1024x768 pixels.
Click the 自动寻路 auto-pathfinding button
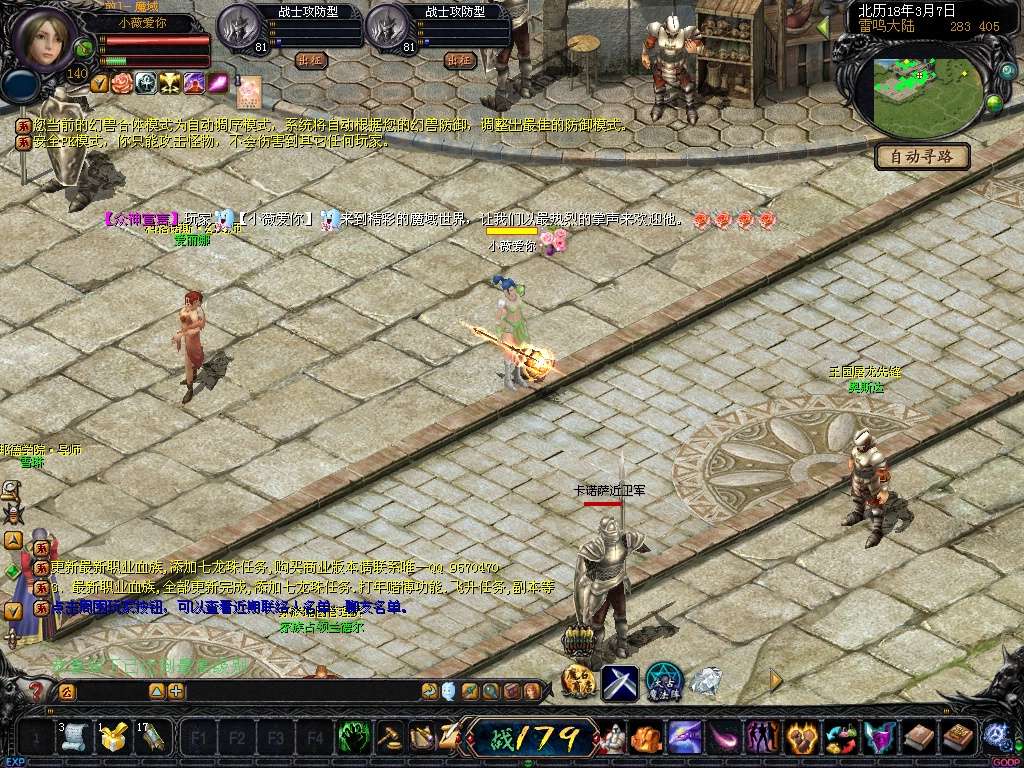(922, 156)
